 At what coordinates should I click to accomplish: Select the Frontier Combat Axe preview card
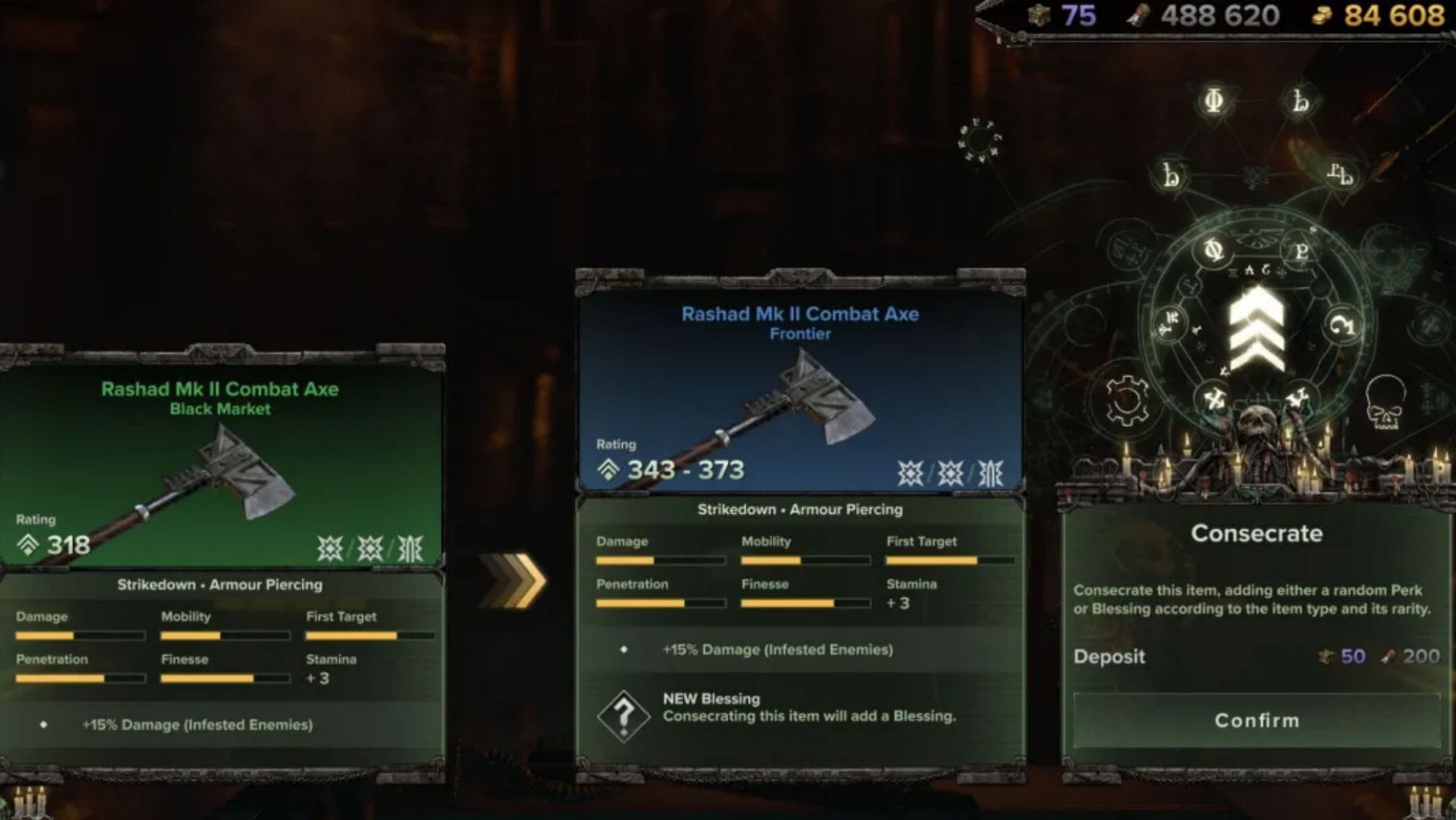click(x=799, y=387)
